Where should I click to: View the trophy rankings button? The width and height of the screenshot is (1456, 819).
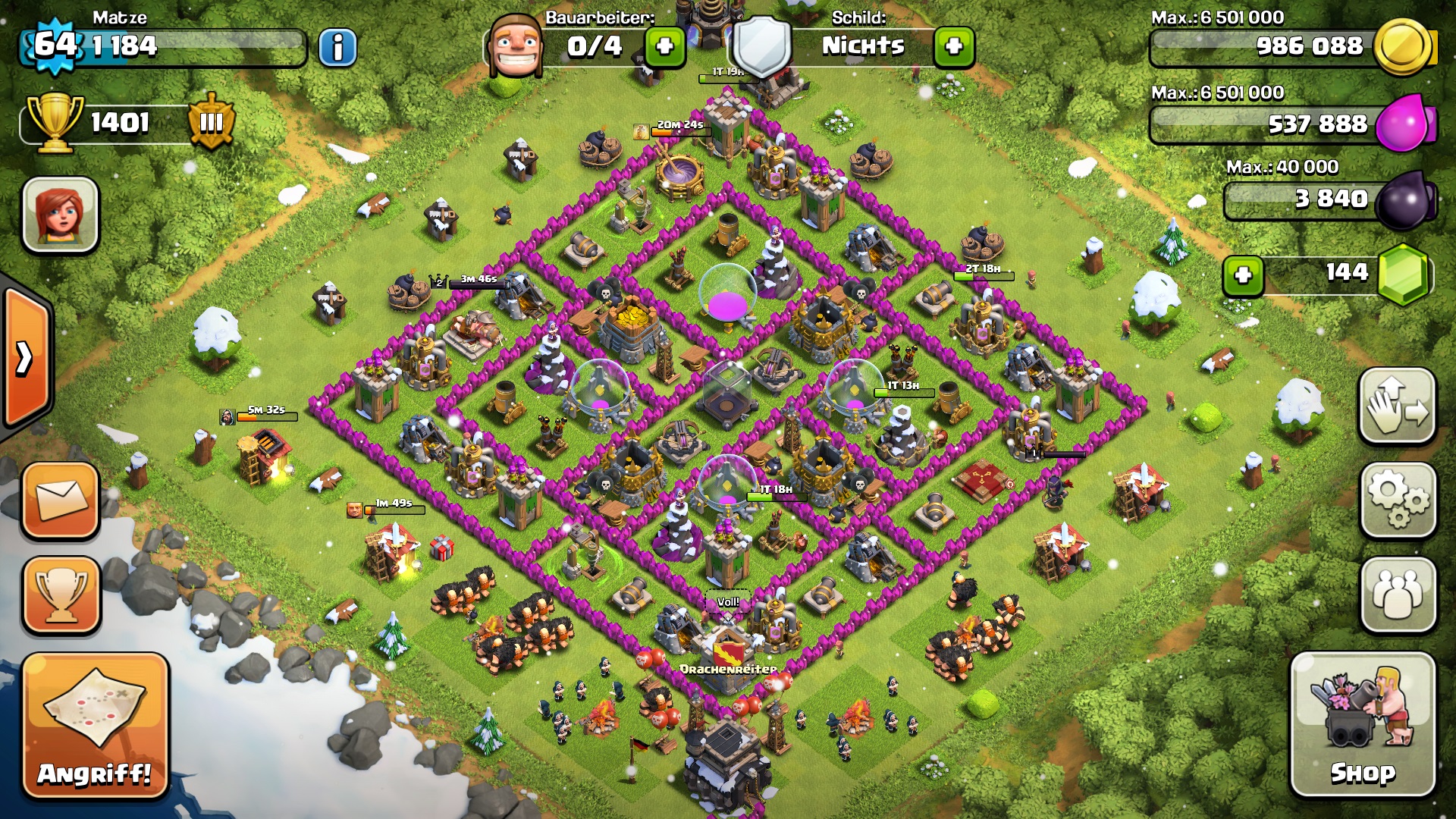(61, 595)
